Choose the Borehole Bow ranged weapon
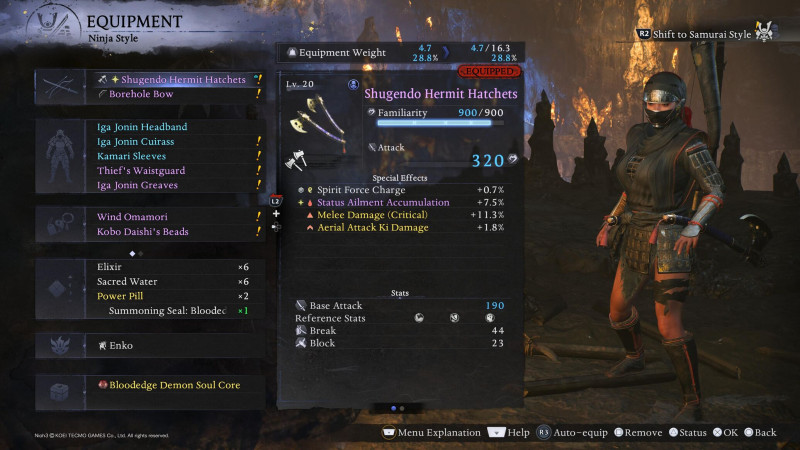The image size is (800, 450). coord(148,95)
